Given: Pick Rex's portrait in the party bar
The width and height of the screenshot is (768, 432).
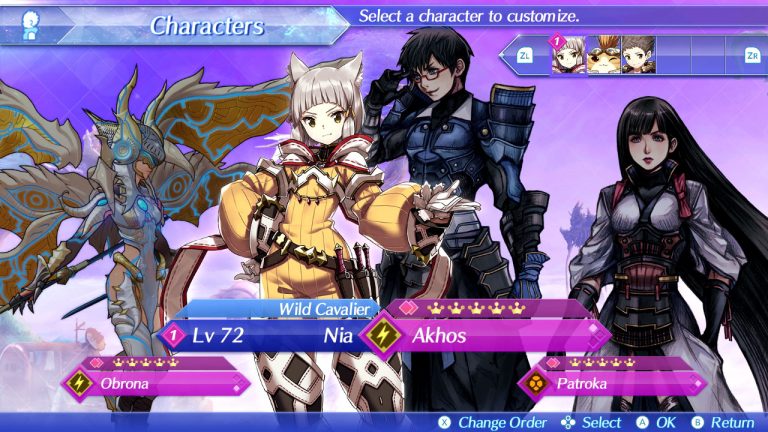Looking at the screenshot, I should 637,56.
